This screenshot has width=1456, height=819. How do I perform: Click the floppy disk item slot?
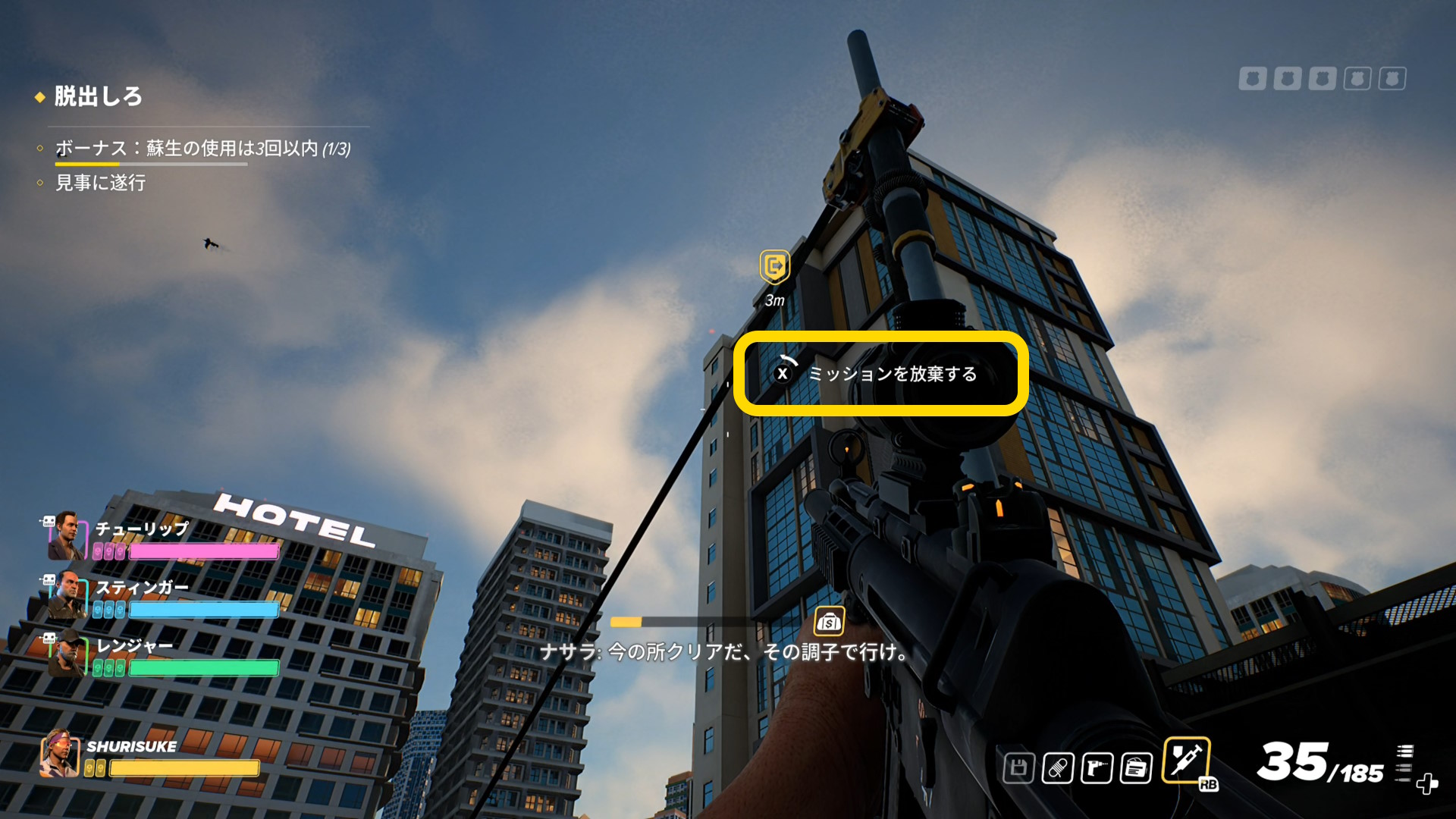tap(1018, 768)
